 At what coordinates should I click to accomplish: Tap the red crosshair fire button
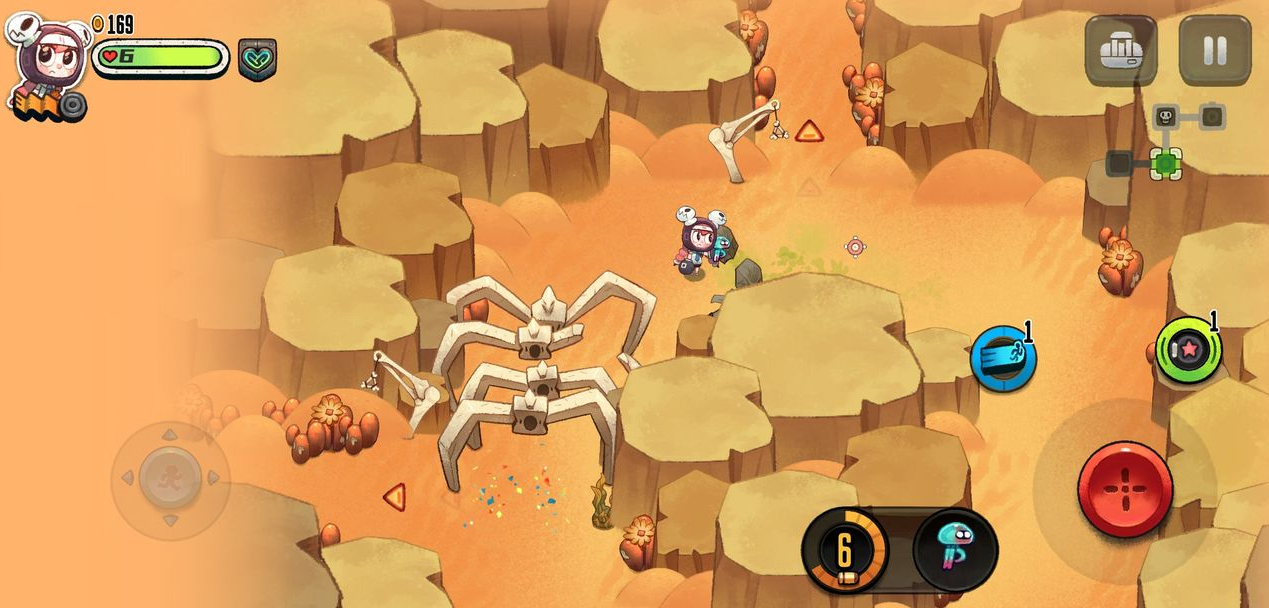pyautogui.click(x=1125, y=489)
